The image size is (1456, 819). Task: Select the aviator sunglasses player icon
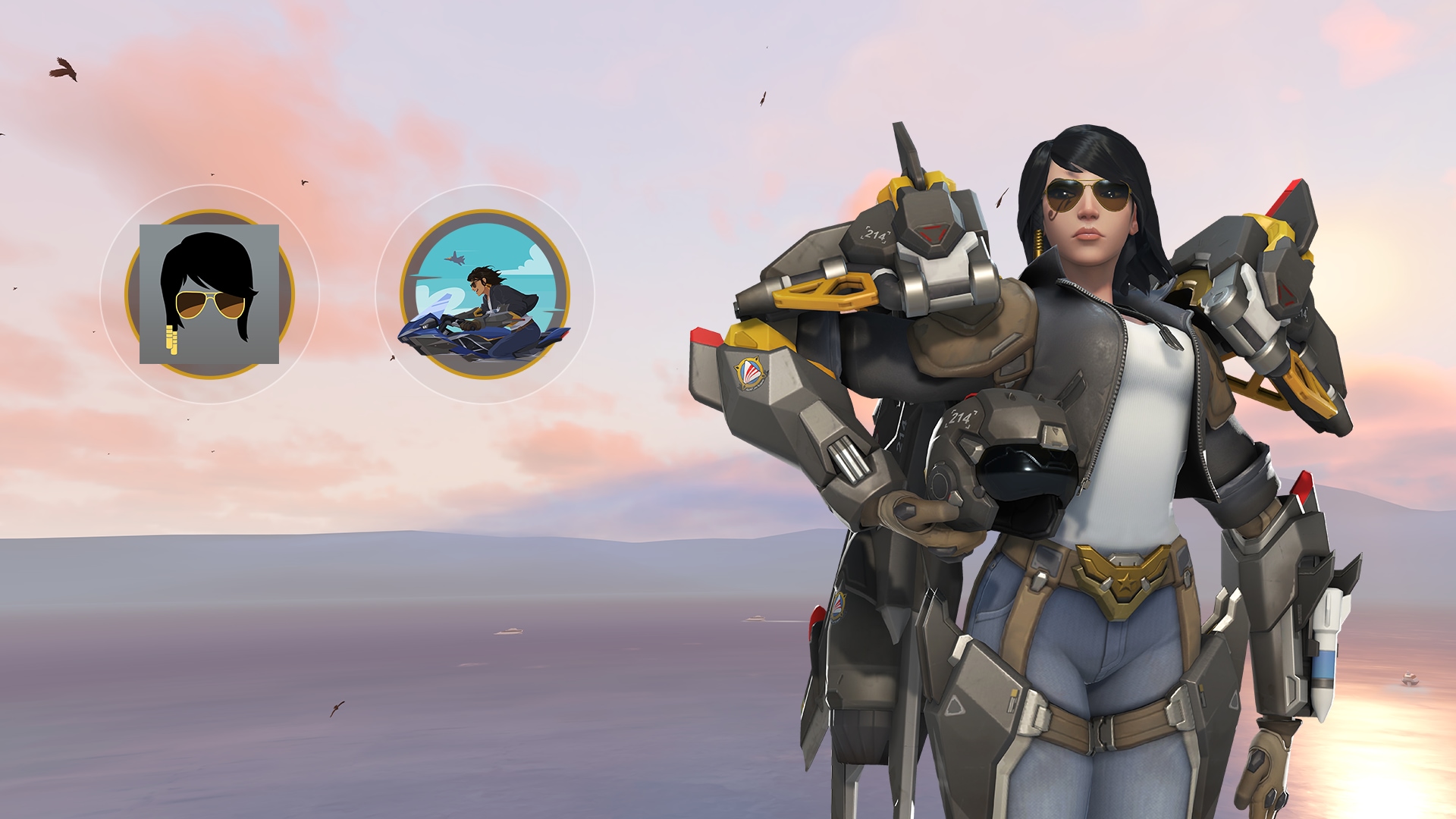pos(209,294)
